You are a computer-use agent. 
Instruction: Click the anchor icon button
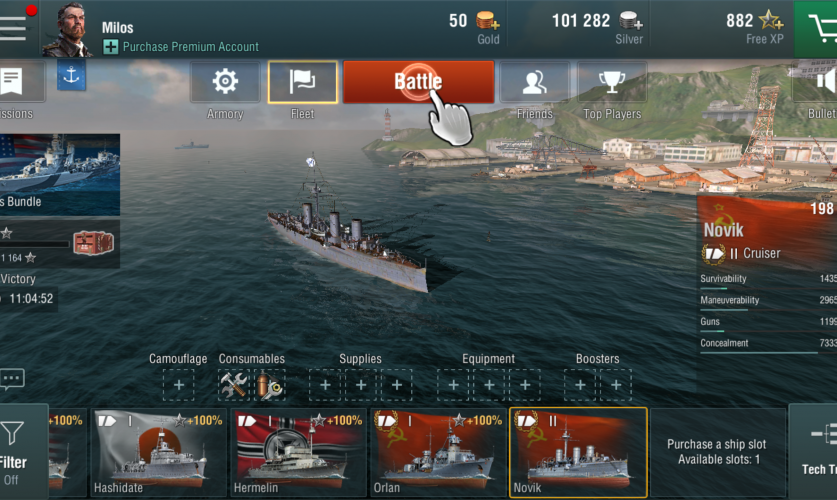(x=71, y=75)
